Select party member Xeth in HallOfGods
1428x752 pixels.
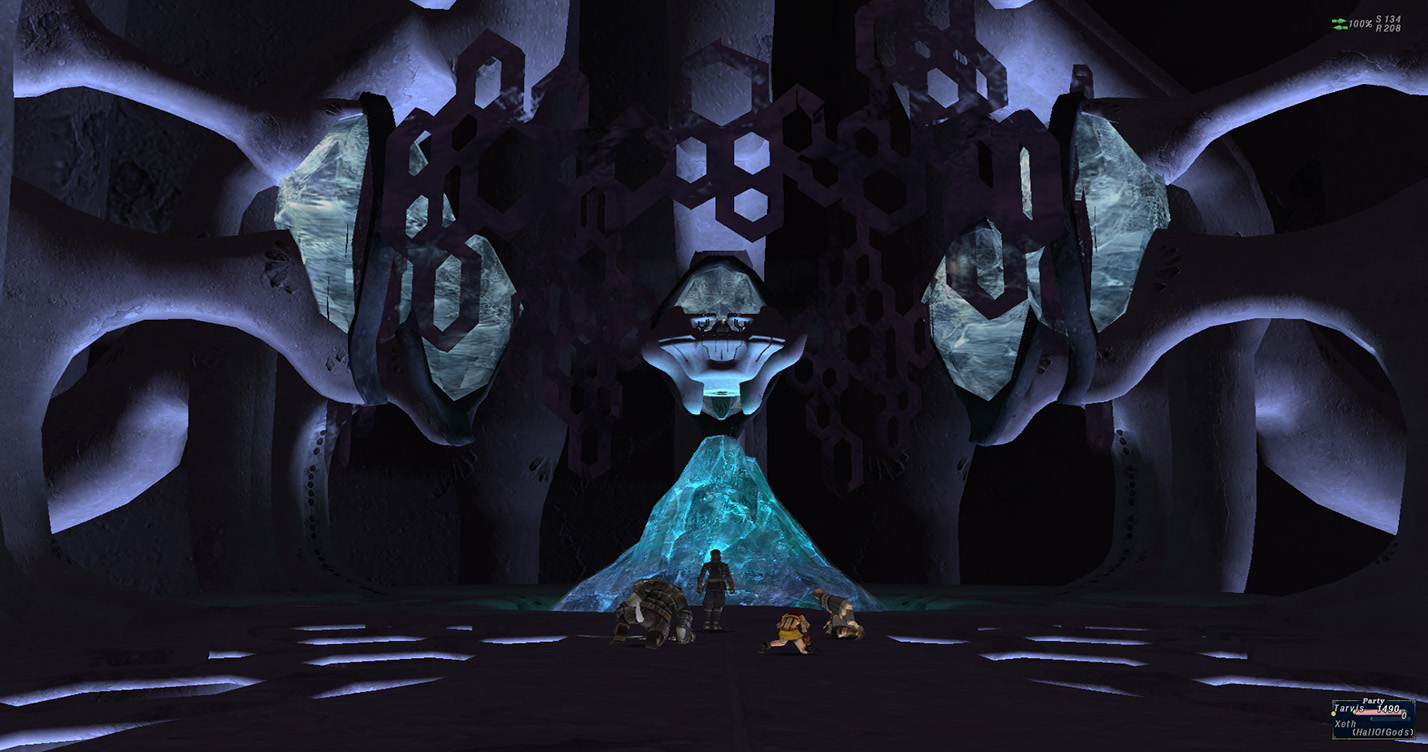click(1345, 723)
